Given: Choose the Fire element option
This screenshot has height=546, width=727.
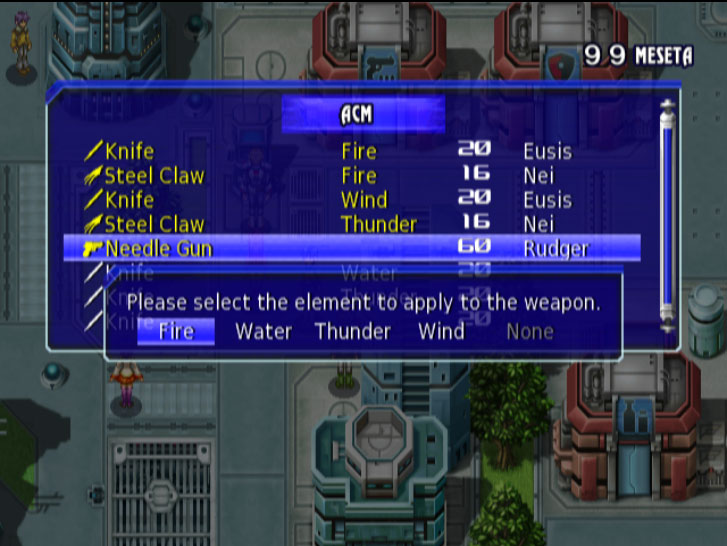Looking at the screenshot, I should click(x=176, y=331).
